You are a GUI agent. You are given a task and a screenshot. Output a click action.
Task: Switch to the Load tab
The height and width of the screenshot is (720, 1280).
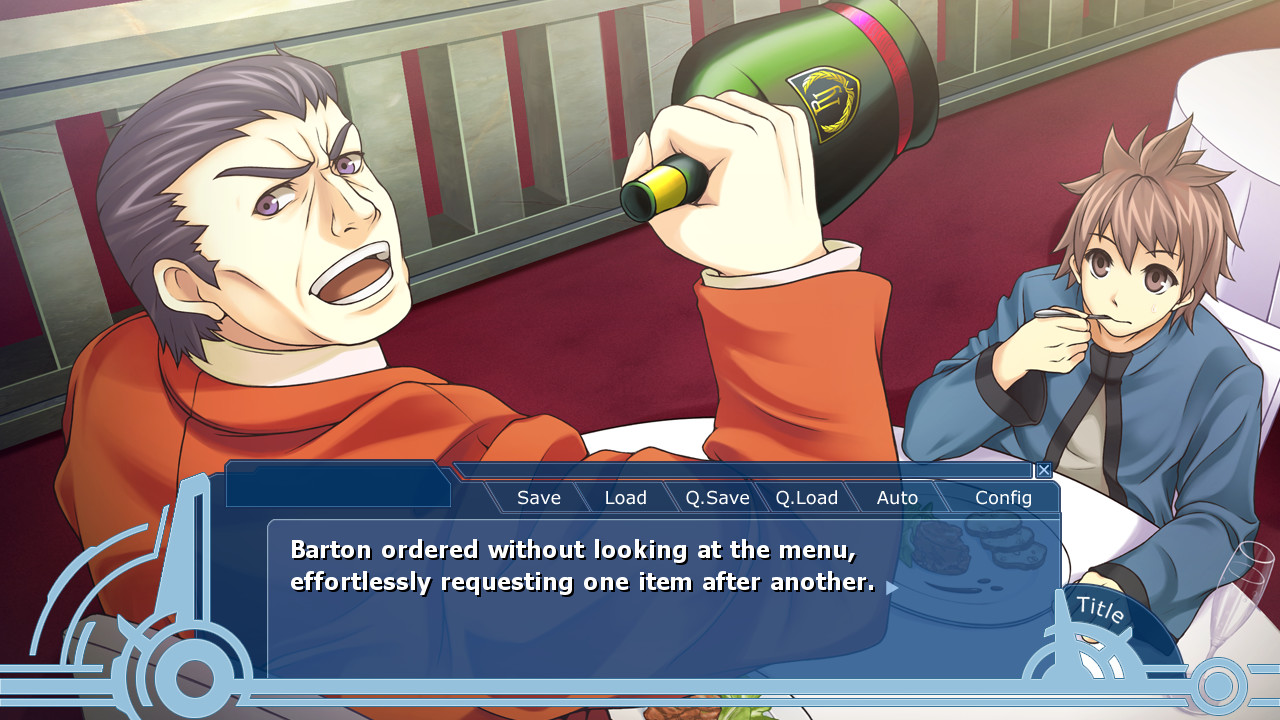(626, 497)
